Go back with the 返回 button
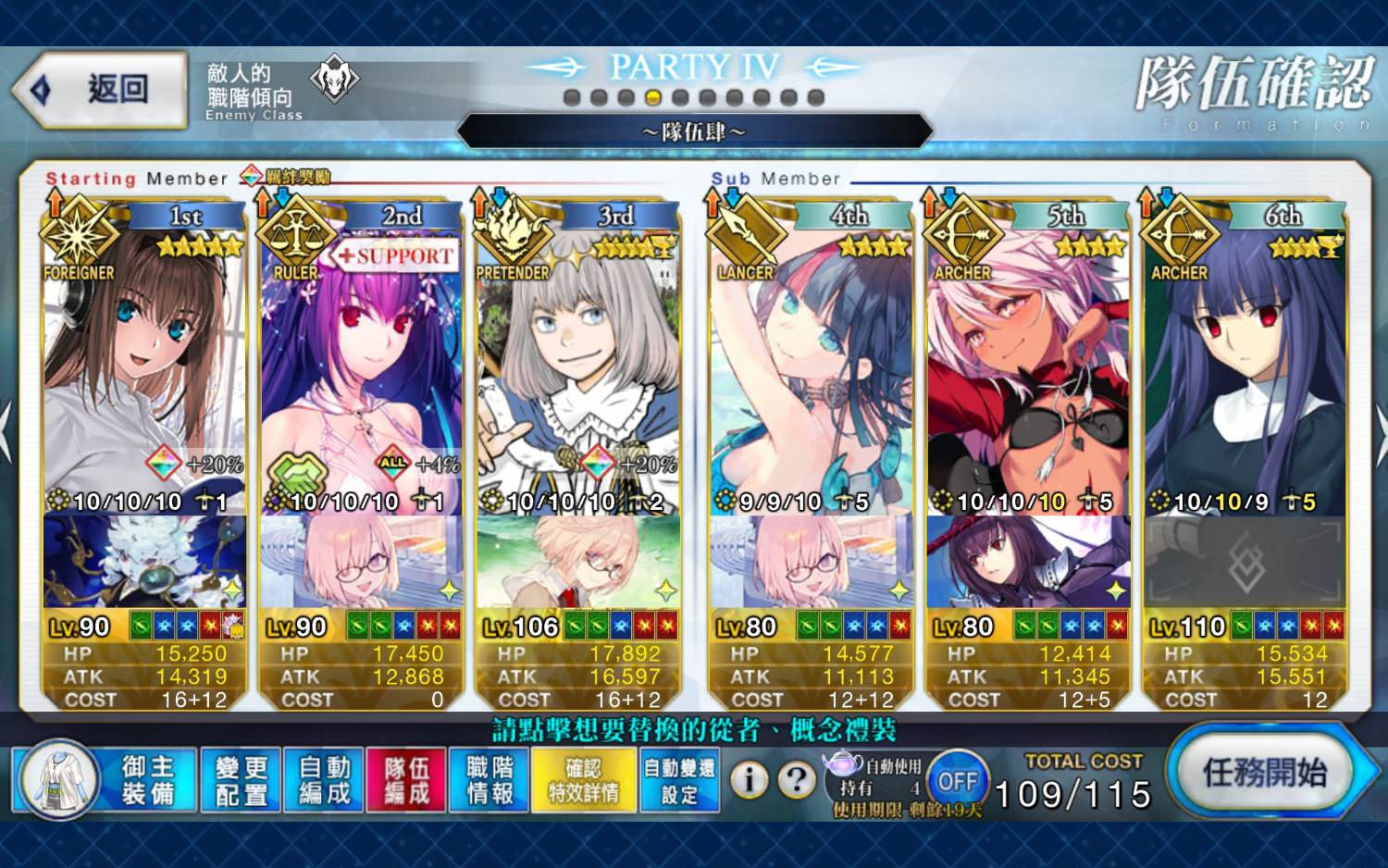 click(x=100, y=90)
